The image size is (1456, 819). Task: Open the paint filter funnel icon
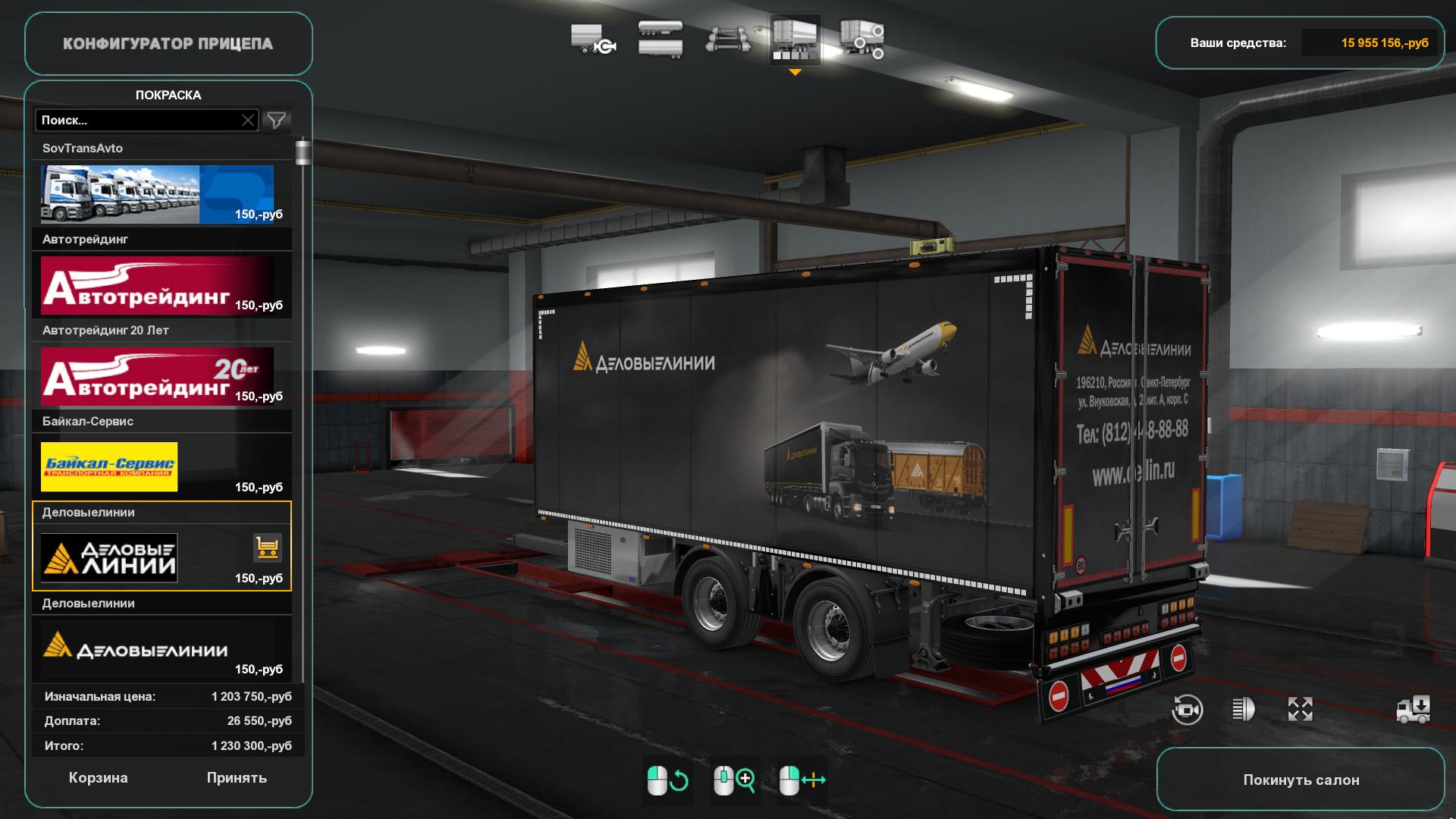point(277,121)
